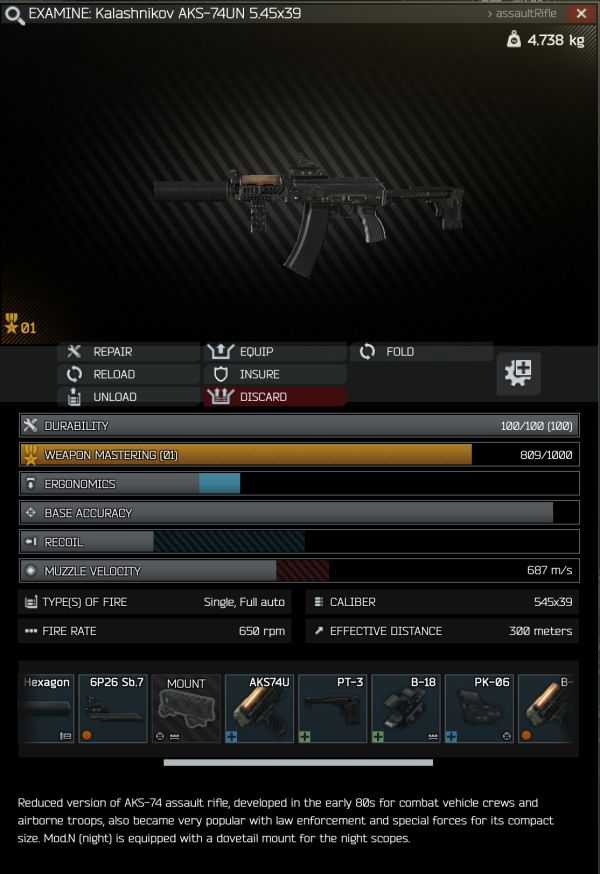Close the examine window

(x=581, y=14)
